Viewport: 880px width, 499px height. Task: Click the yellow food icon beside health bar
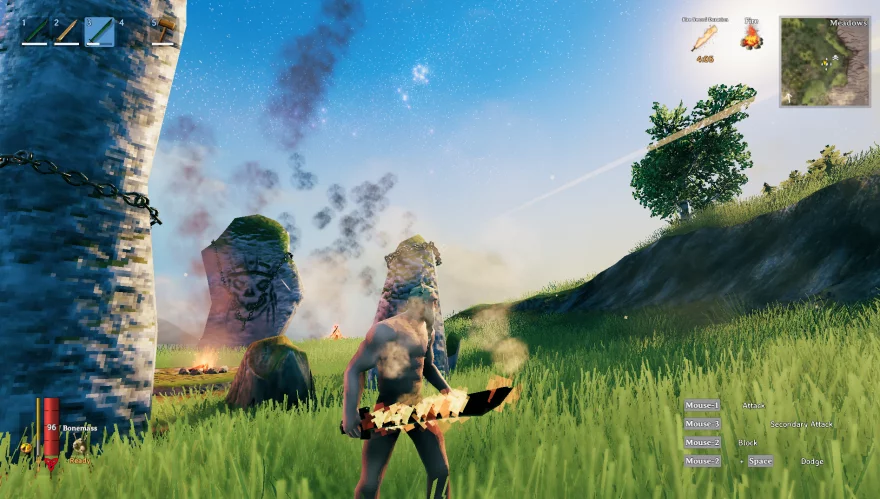[26, 449]
